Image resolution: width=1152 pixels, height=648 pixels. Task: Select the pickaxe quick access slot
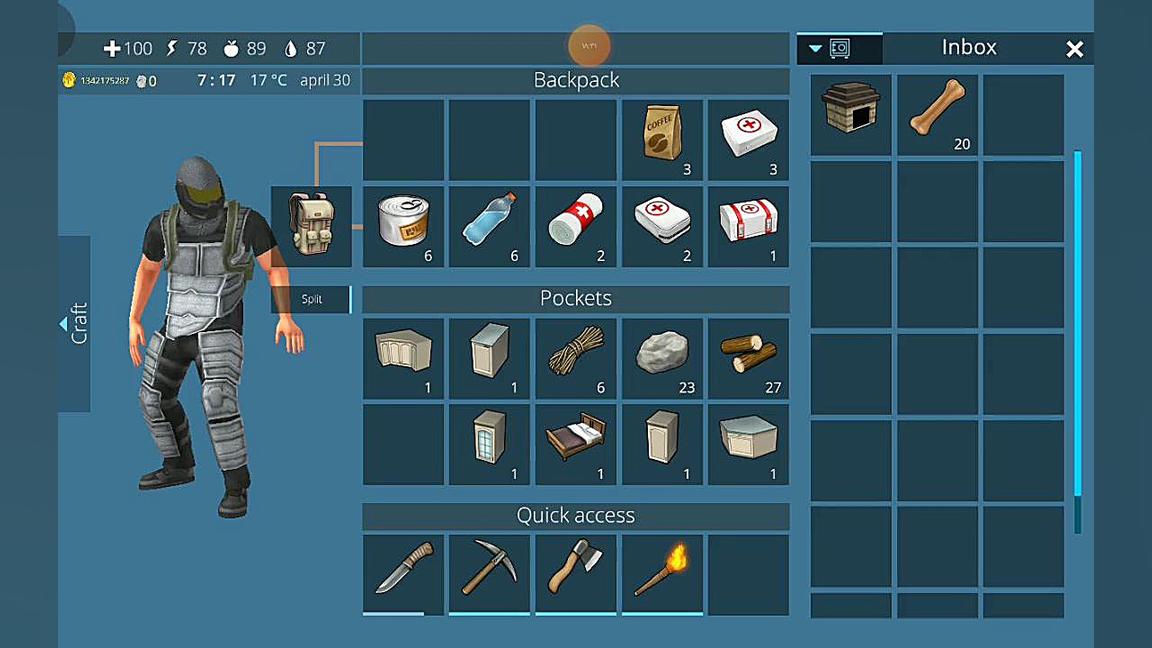point(489,574)
